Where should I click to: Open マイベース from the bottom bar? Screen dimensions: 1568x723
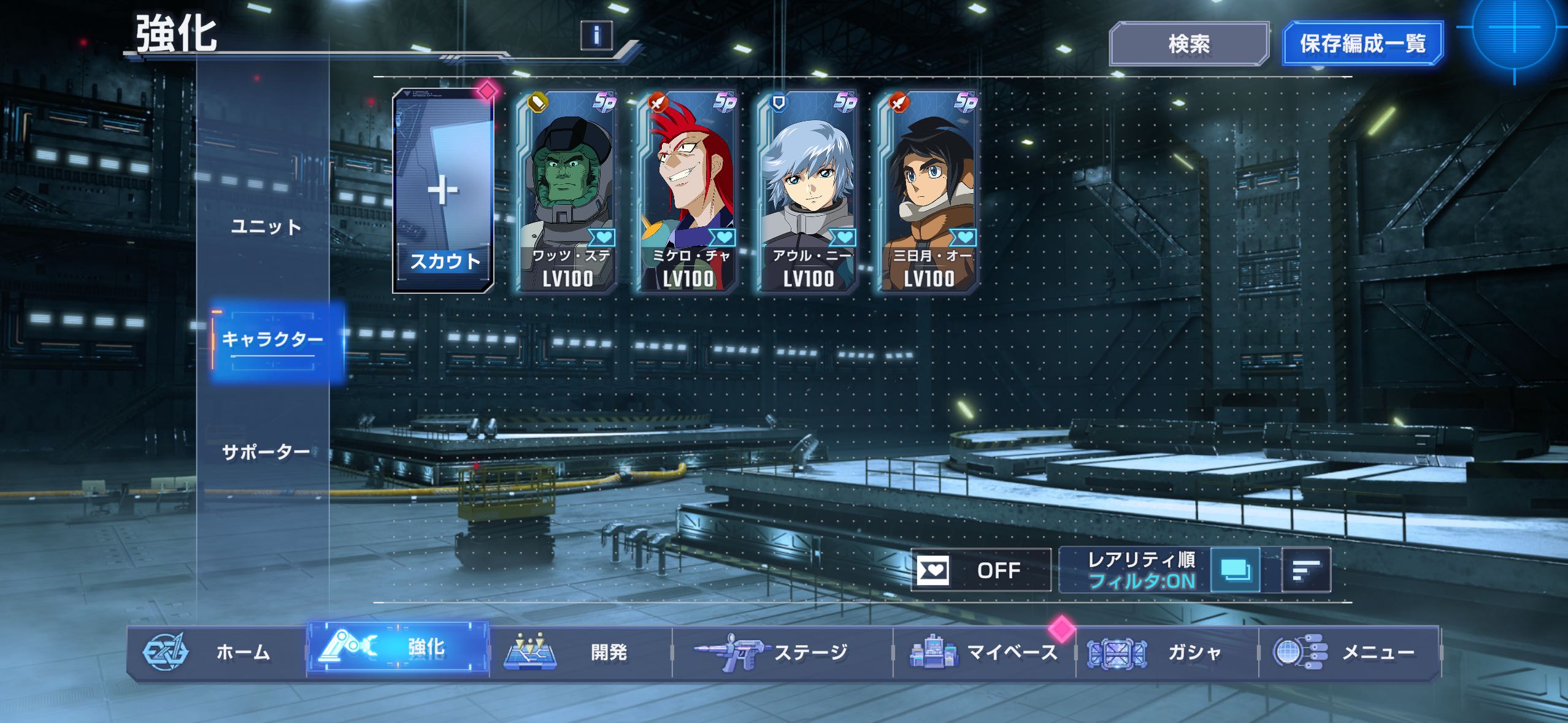tap(984, 652)
